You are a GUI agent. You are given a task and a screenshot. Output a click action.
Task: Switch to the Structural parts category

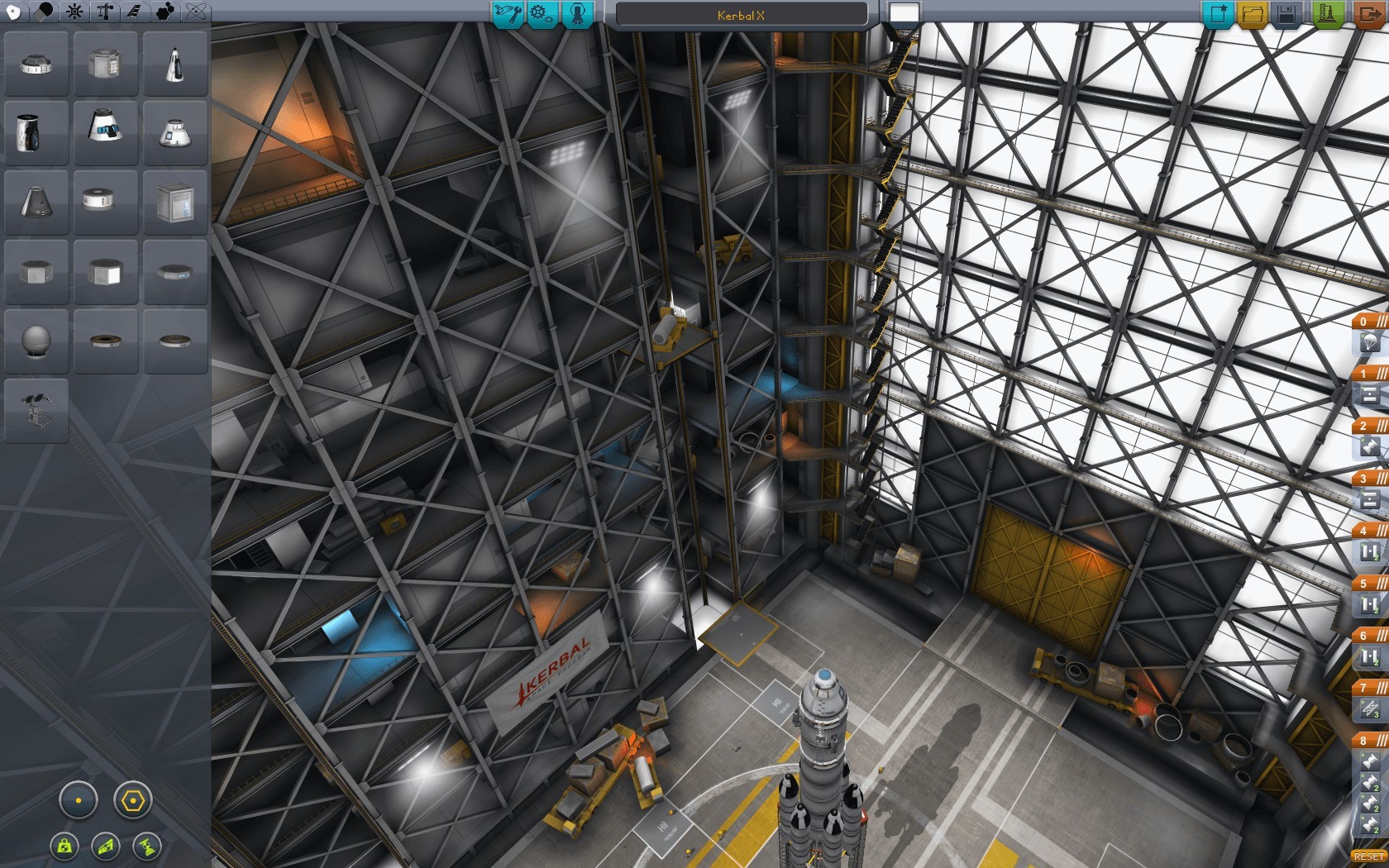coord(103,12)
